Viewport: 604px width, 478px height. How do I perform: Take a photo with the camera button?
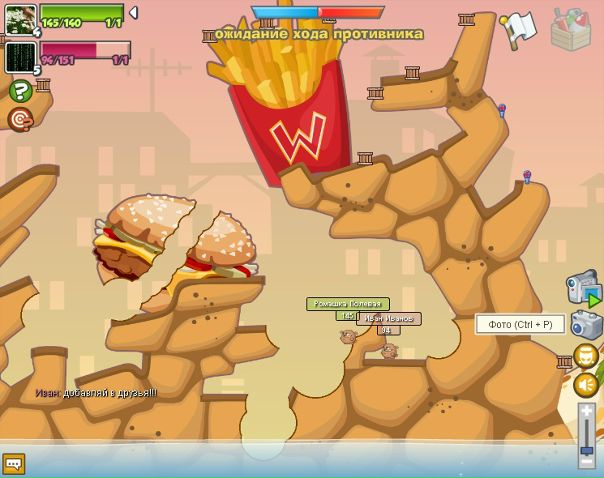pos(586,324)
